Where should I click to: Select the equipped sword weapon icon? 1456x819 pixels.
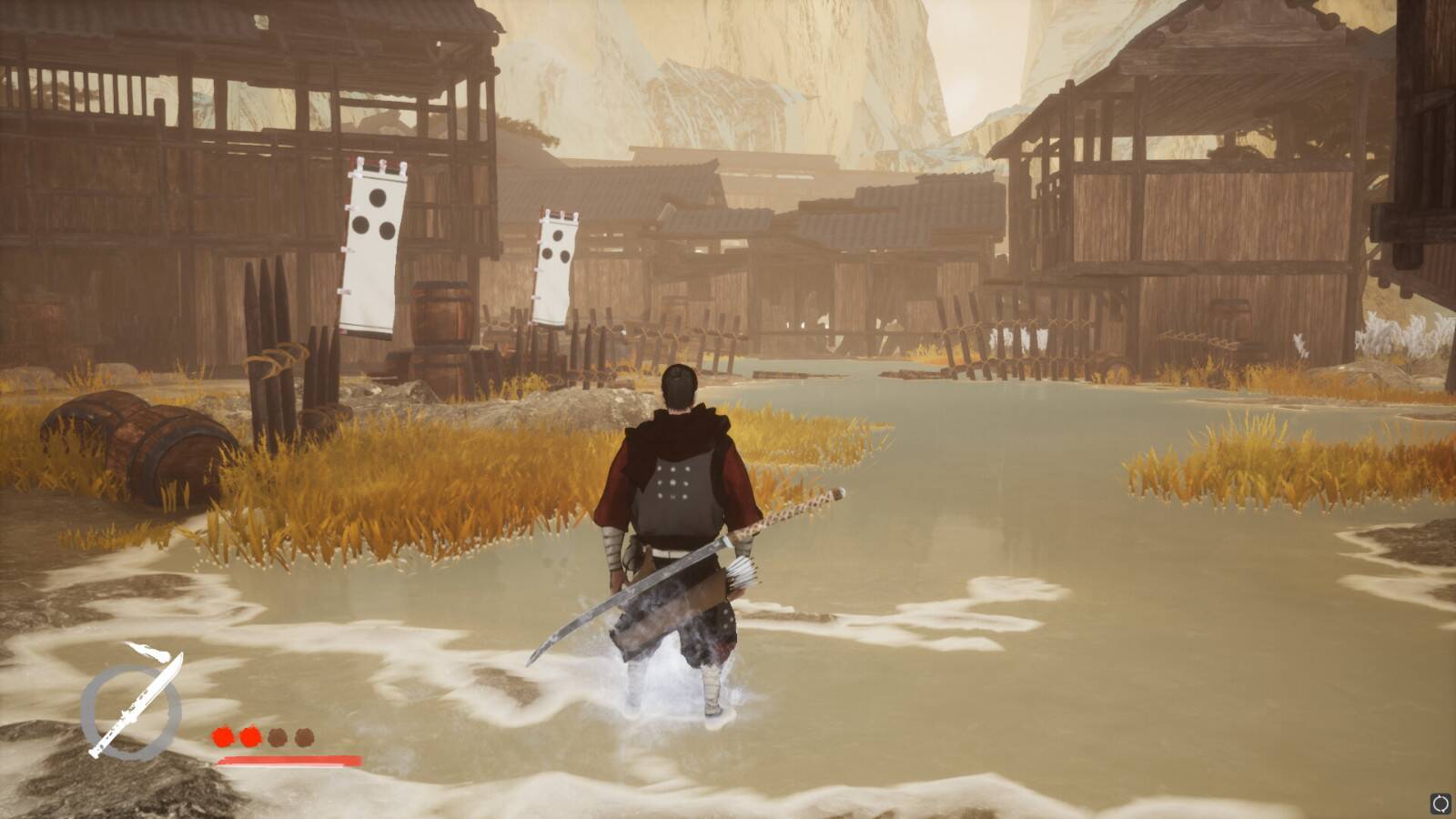(133, 706)
